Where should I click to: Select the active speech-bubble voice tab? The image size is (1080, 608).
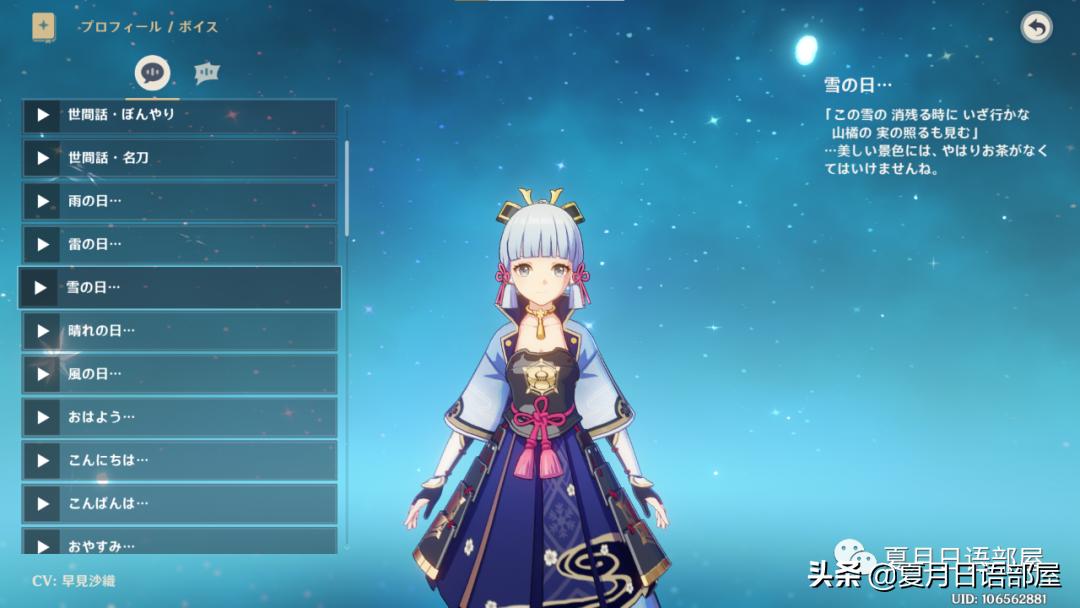(x=153, y=72)
